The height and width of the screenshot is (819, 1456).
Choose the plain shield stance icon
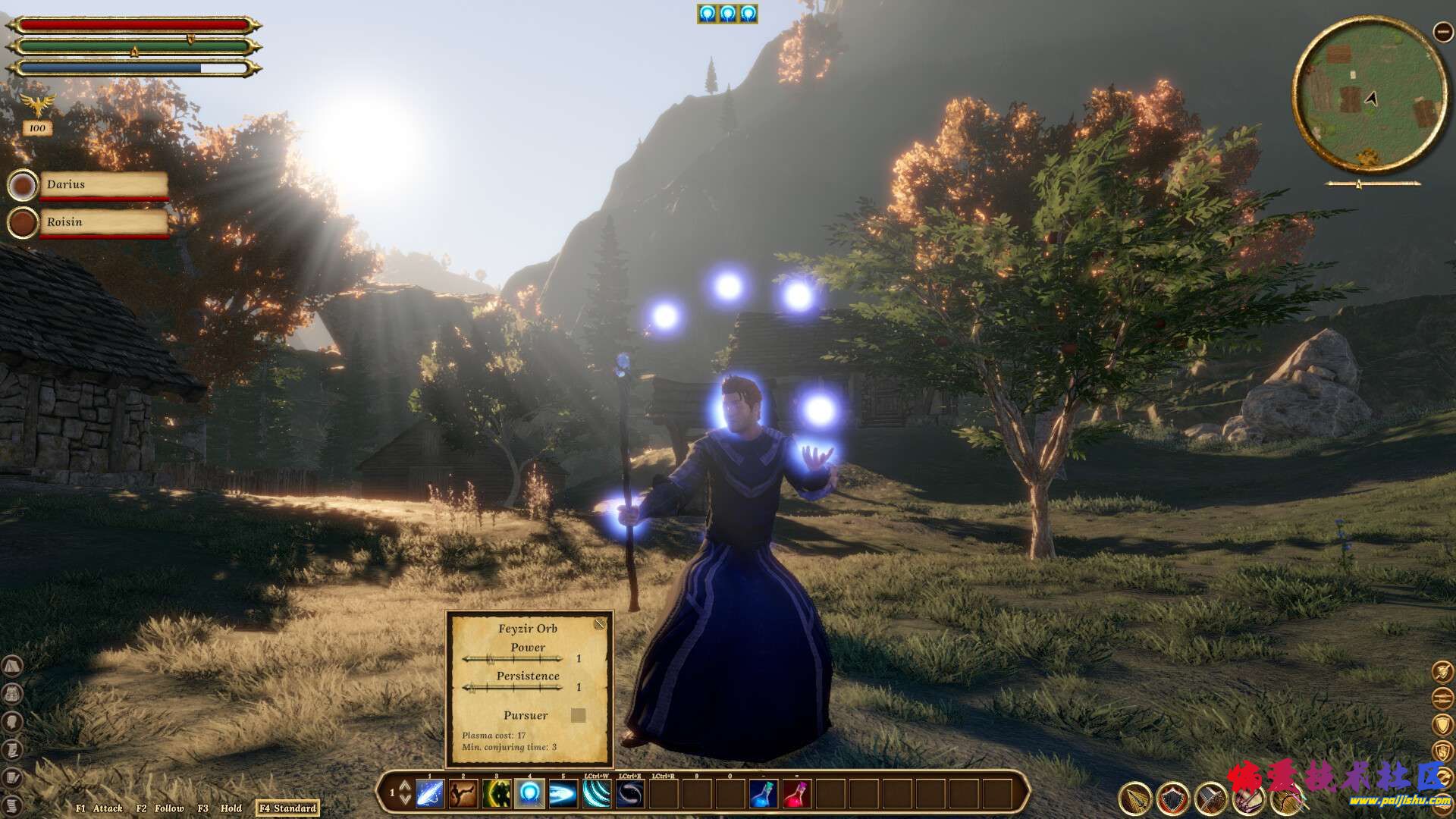pyautogui.click(x=1442, y=724)
